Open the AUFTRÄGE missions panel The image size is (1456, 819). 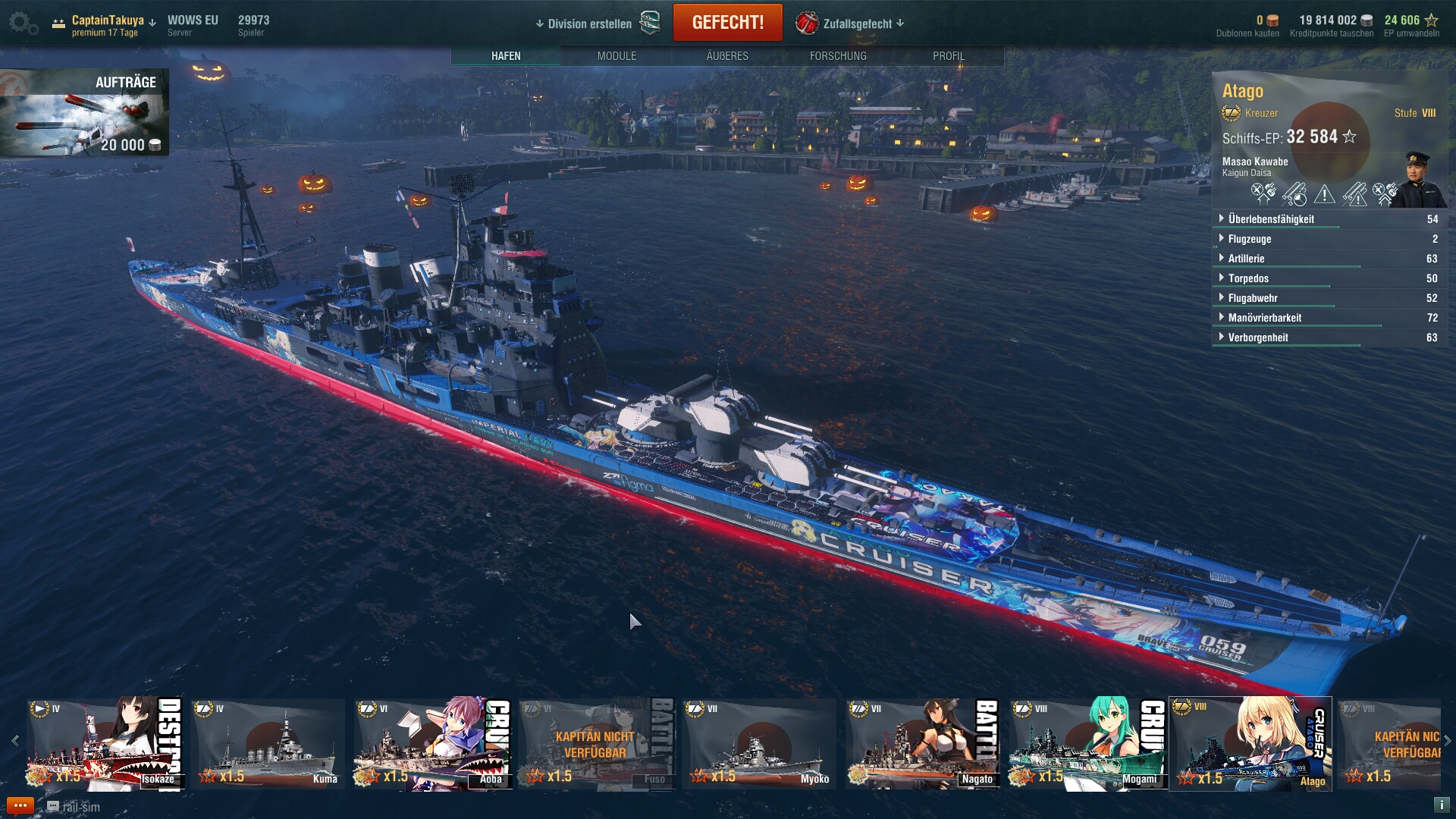click(x=84, y=112)
